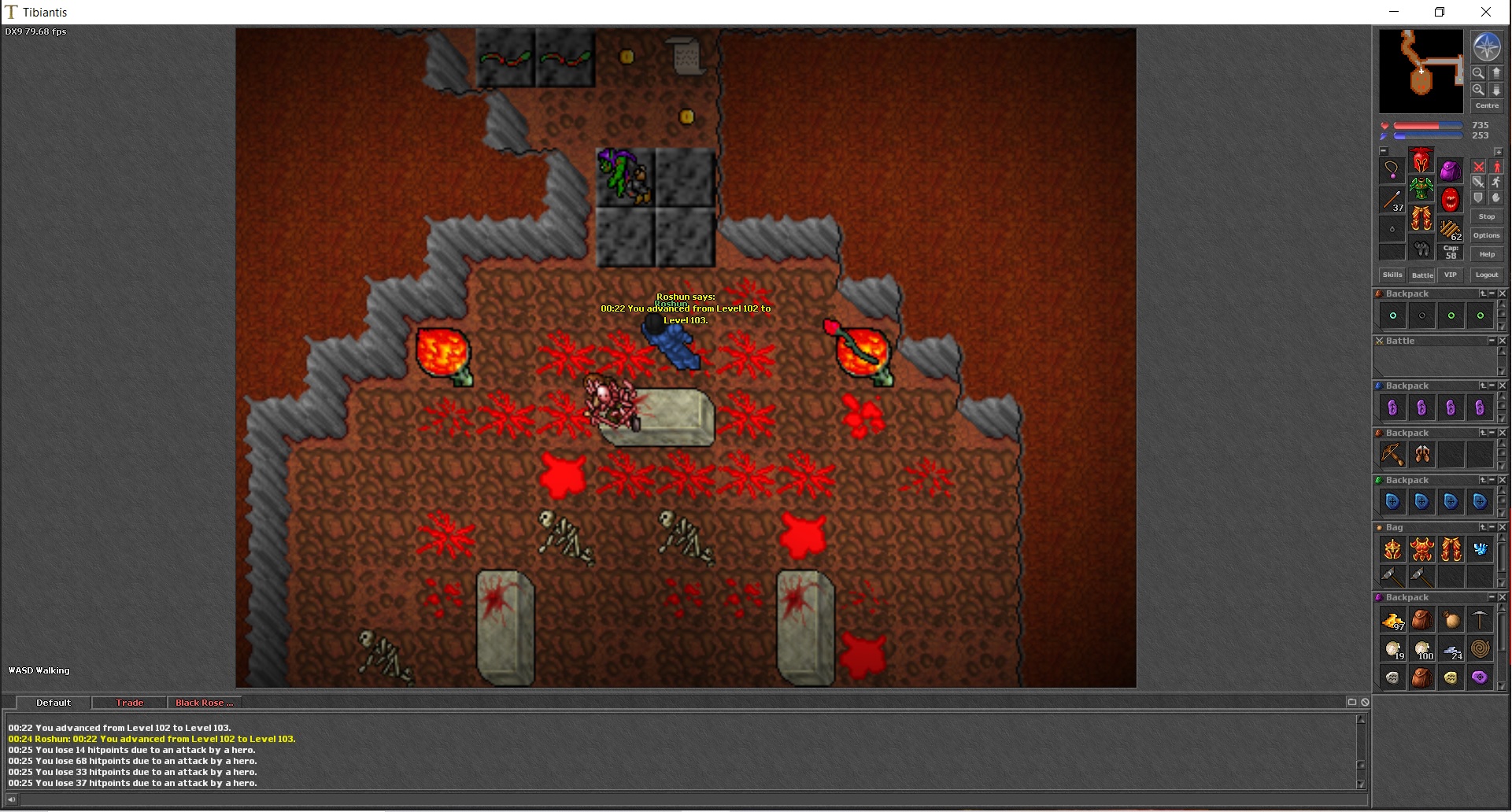The width and height of the screenshot is (1512, 812).
Task: Open the VIP list
Action: [1451, 275]
